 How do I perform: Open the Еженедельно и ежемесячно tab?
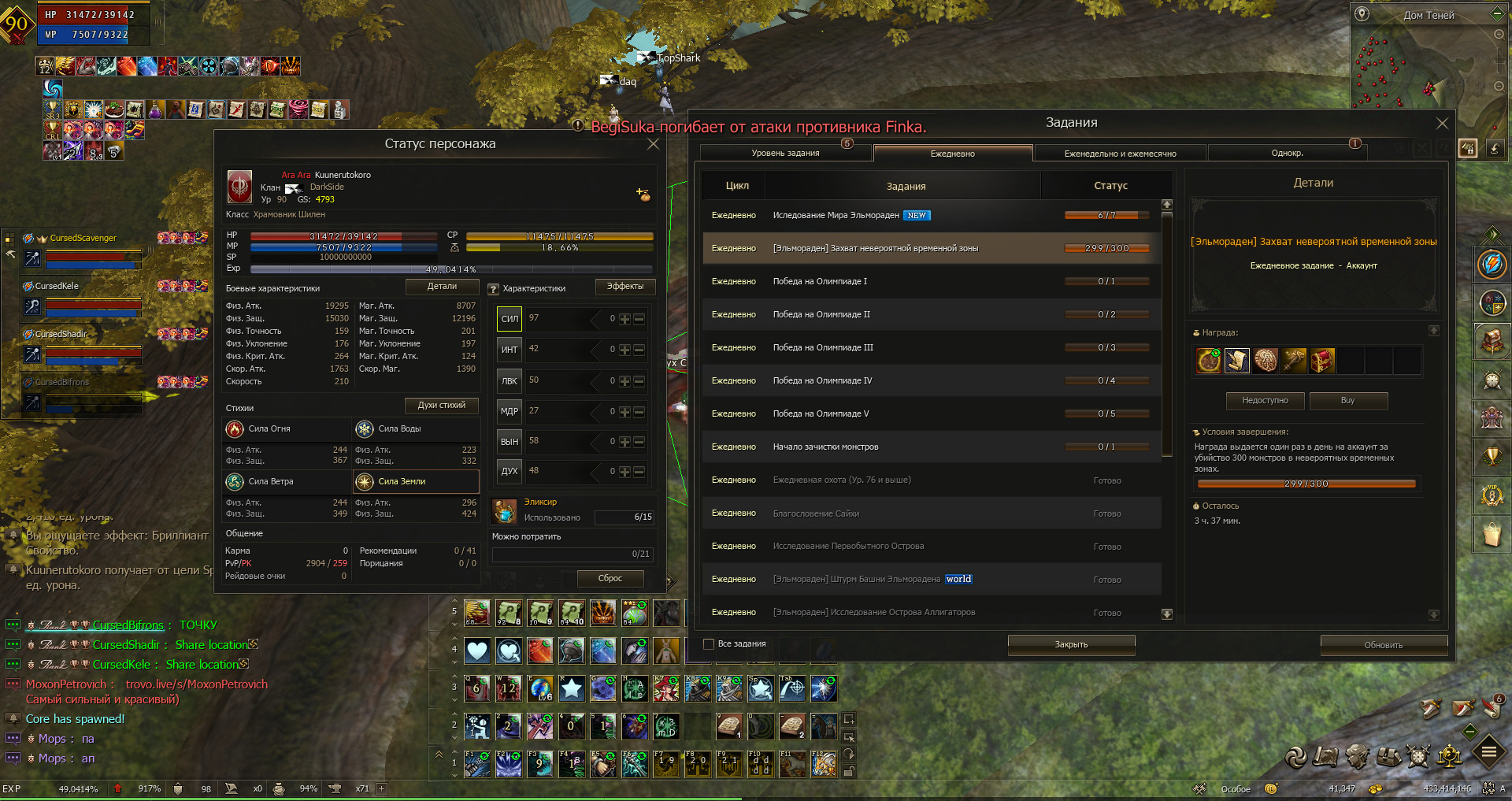point(1120,154)
